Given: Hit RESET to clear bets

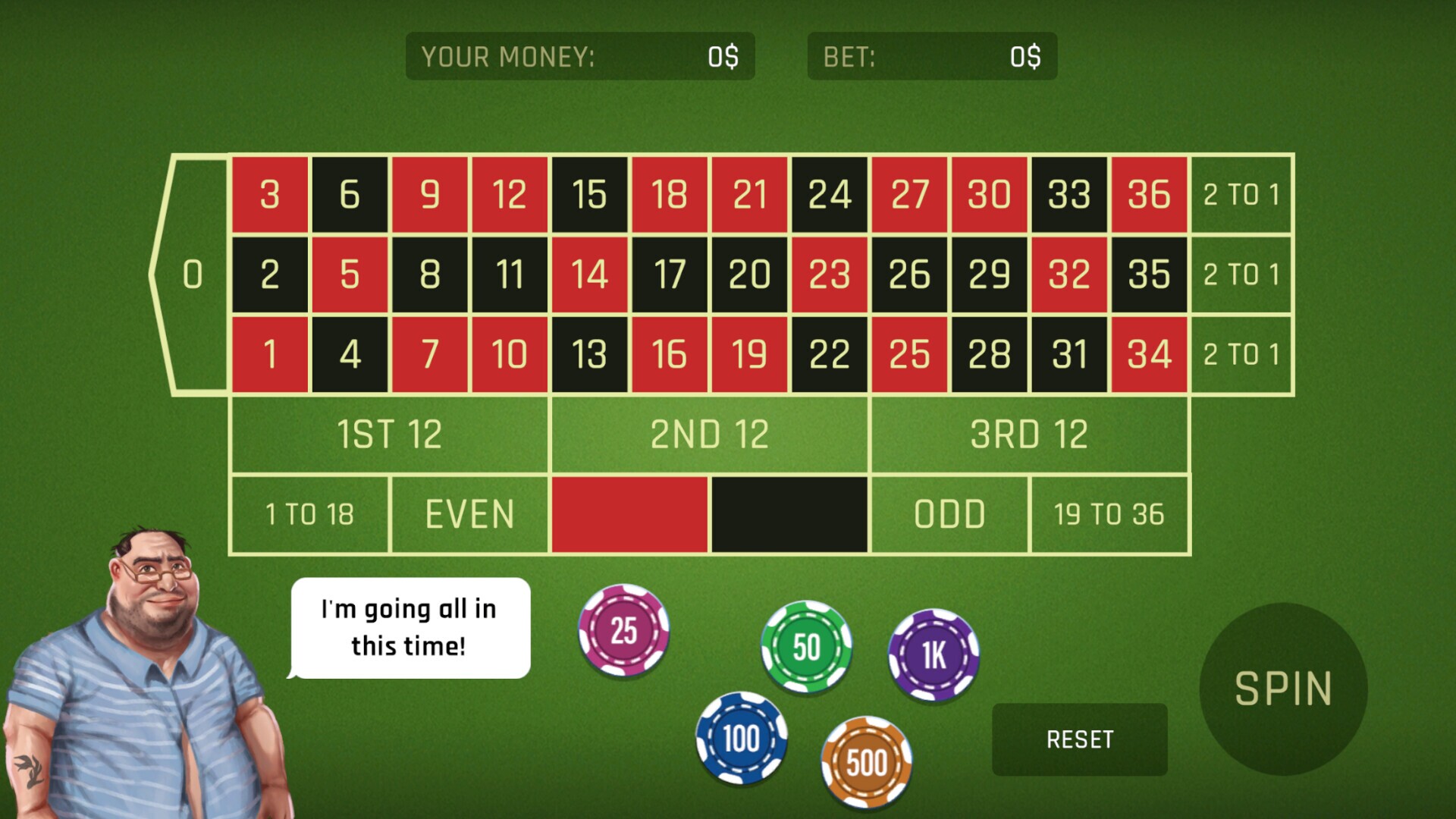Looking at the screenshot, I should (x=1079, y=738).
